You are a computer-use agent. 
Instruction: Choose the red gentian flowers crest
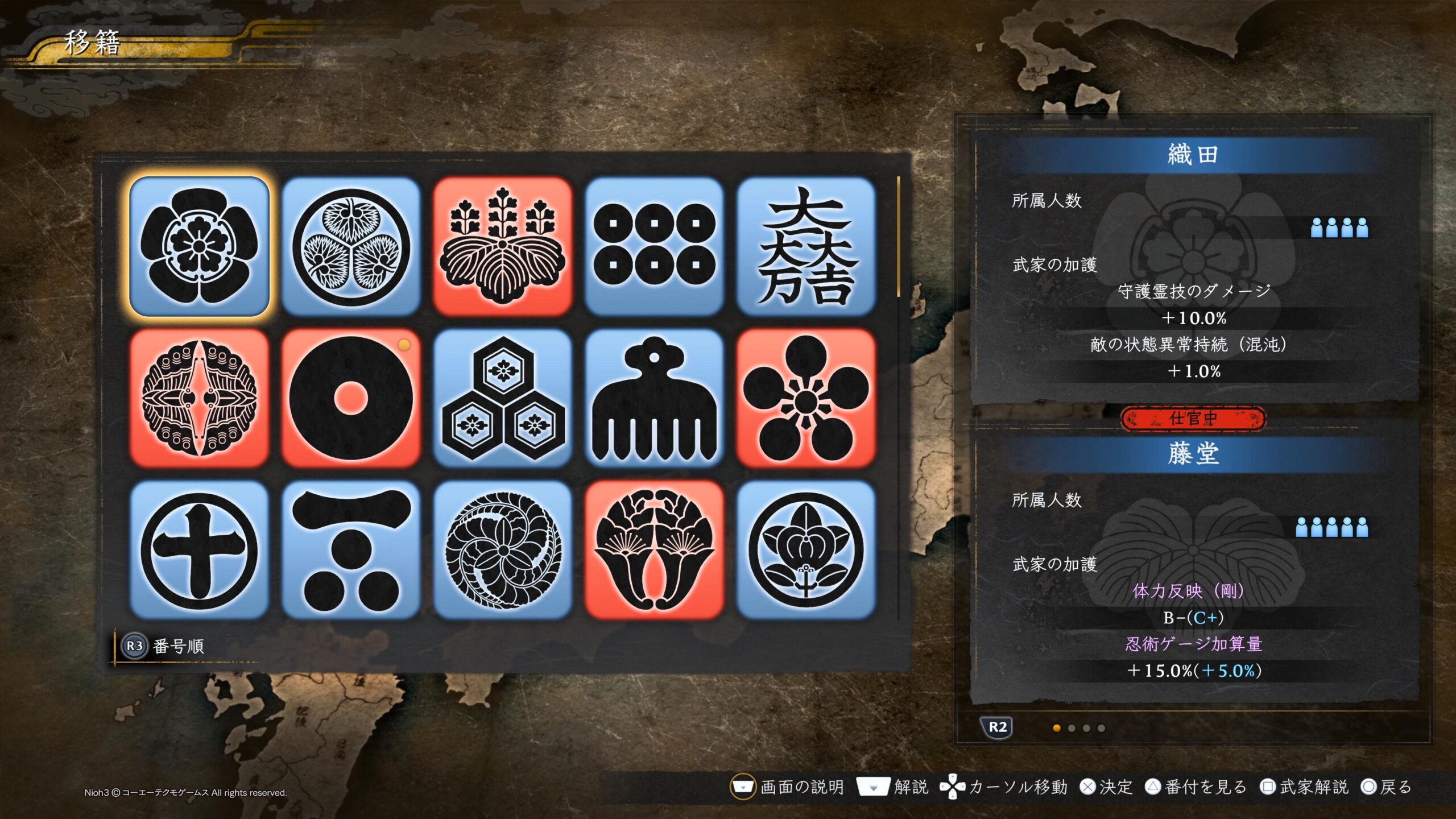(654, 550)
